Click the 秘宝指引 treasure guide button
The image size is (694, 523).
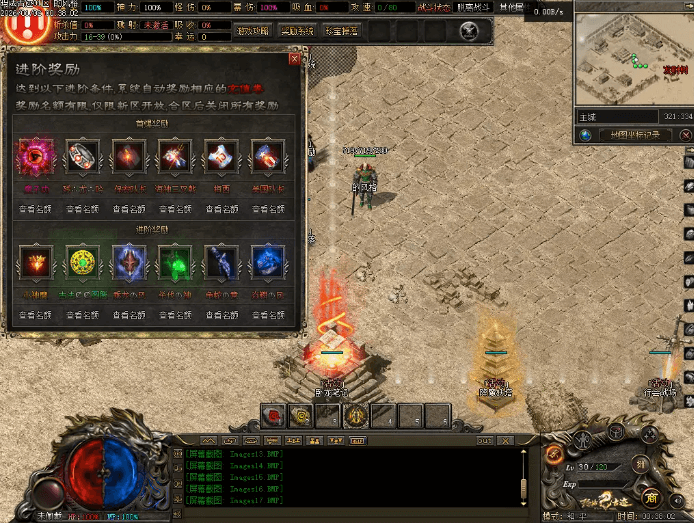[x=339, y=31]
